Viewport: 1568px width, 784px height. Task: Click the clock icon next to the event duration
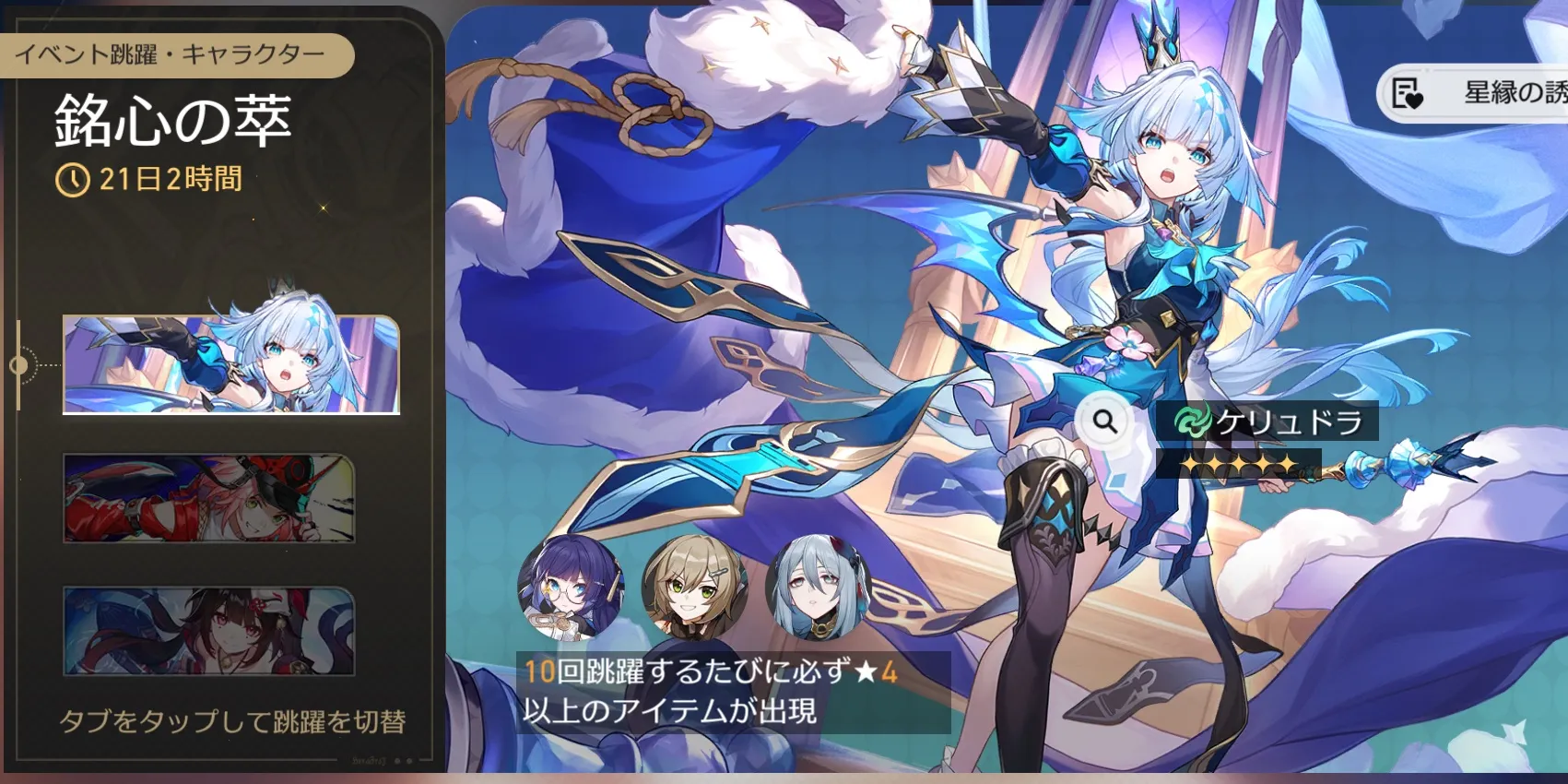point(76,182)
